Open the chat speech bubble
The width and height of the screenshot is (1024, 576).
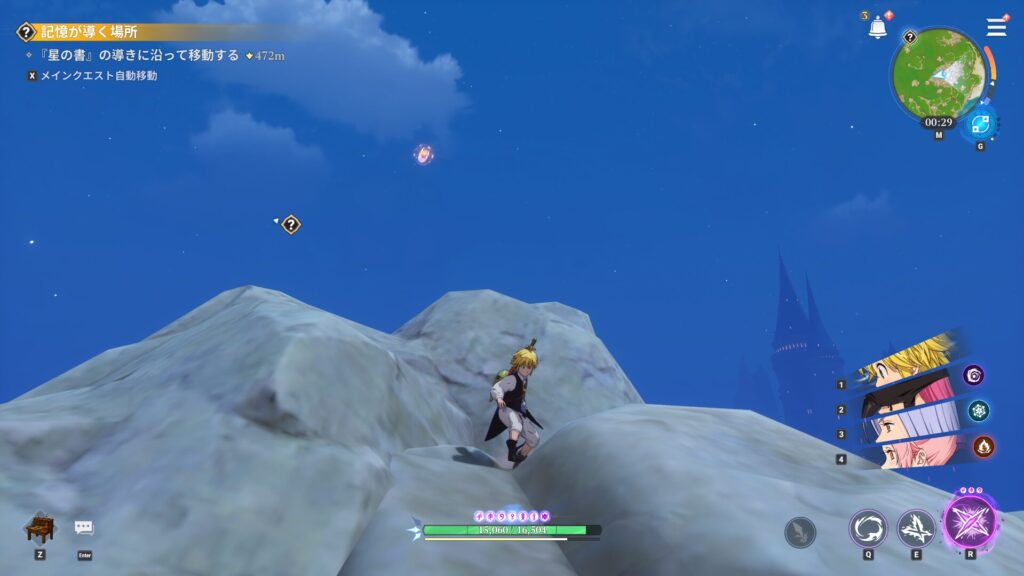pos(84,528)
